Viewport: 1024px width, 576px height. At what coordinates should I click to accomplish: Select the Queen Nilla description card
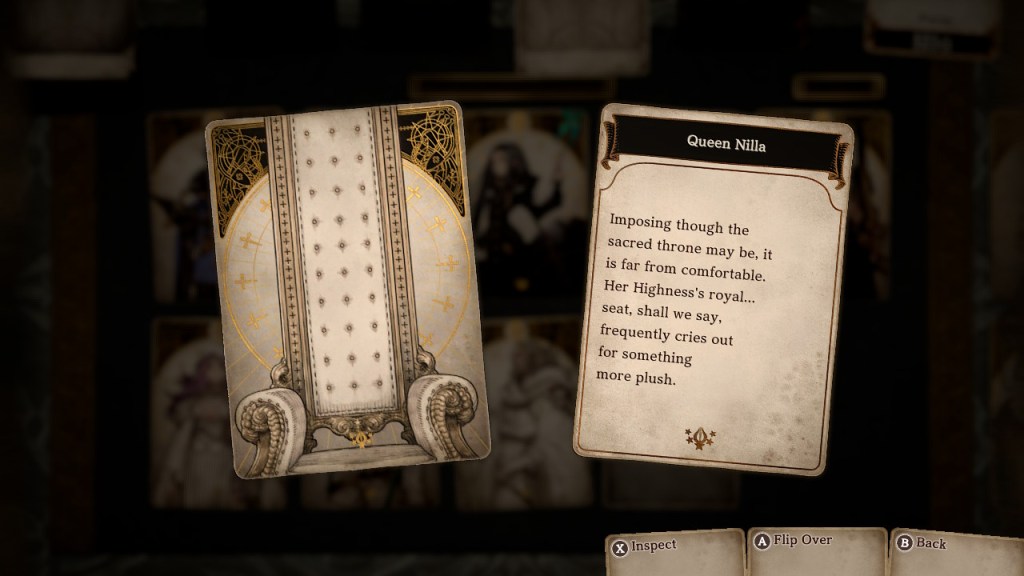(x=713, y=290)
